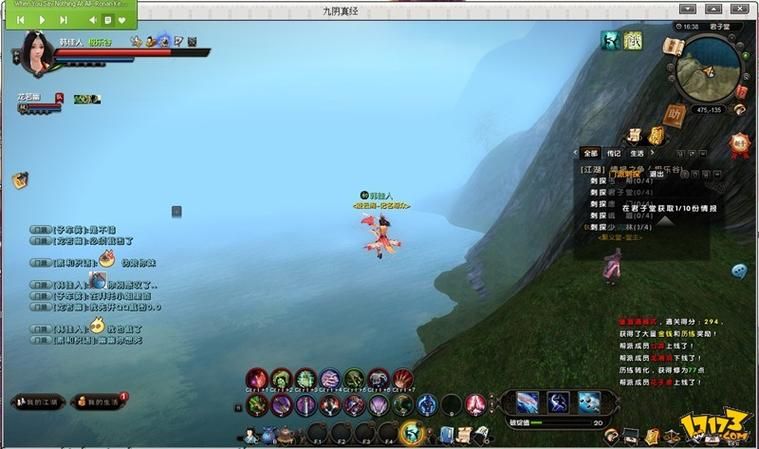Click the yellow face icon on left edge
Viewport: 759px width, 449px height.
click(x=19, y=180)
